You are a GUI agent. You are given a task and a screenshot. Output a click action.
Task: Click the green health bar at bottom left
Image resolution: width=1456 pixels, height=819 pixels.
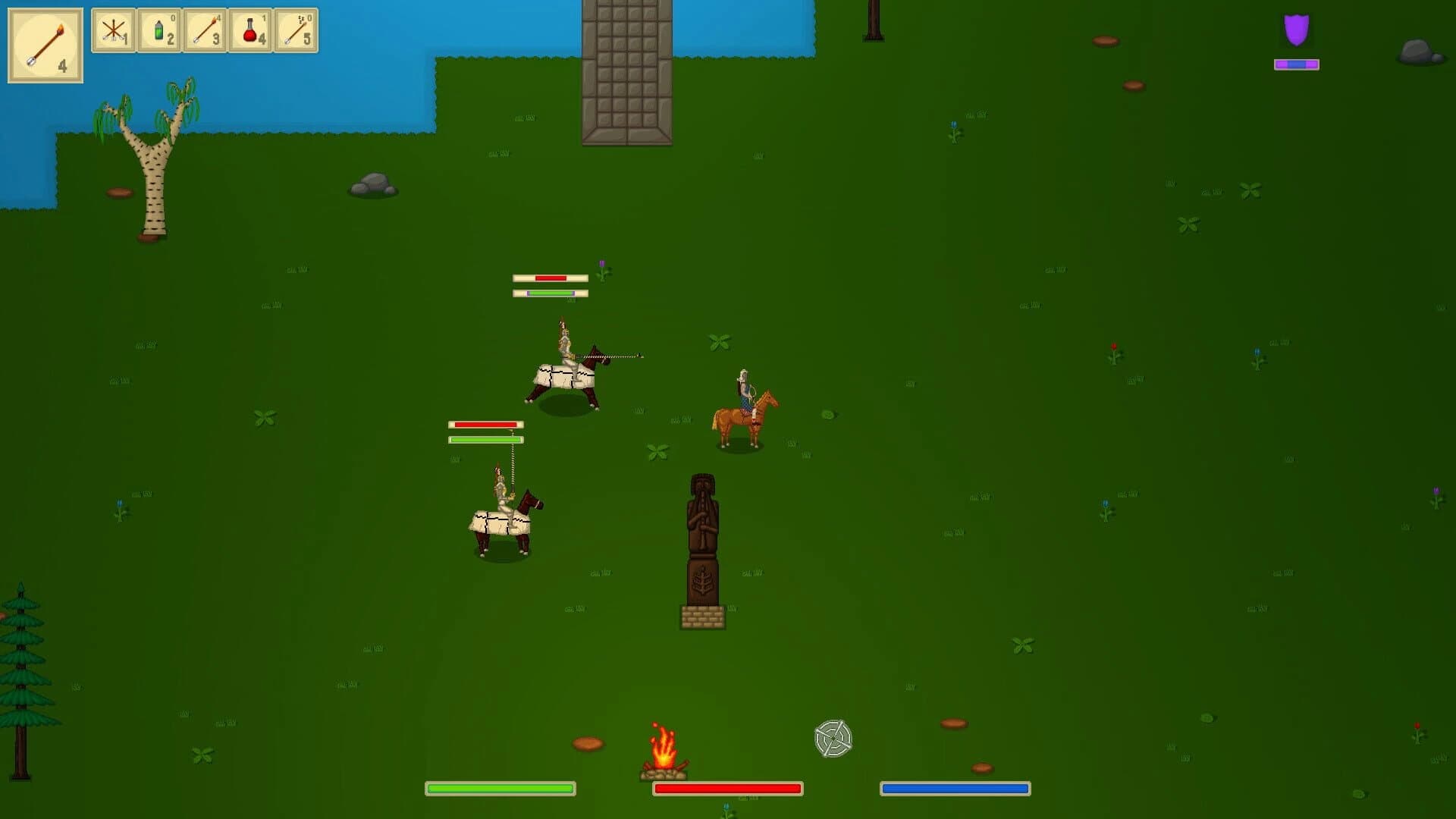point(500,789)
